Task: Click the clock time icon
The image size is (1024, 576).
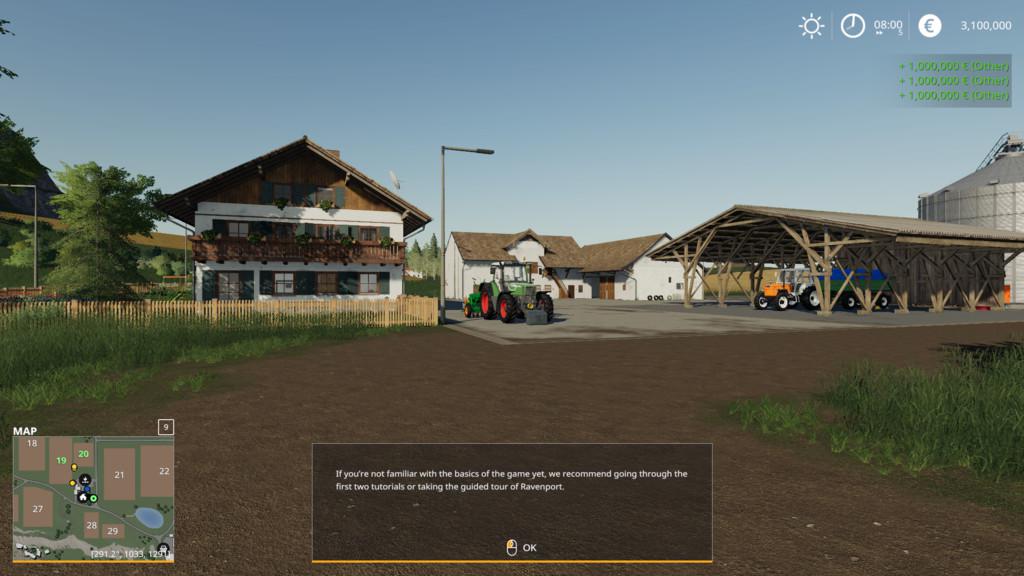Action: pos(852,26)
